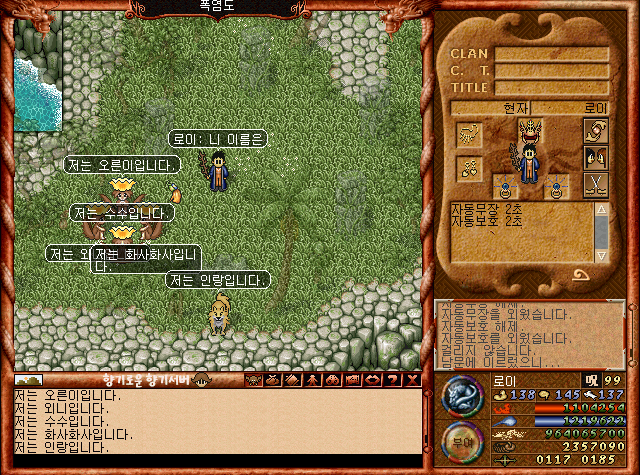Click the round 부여 orb button
This screenshot has width=640, height=475.
(462, 443)
